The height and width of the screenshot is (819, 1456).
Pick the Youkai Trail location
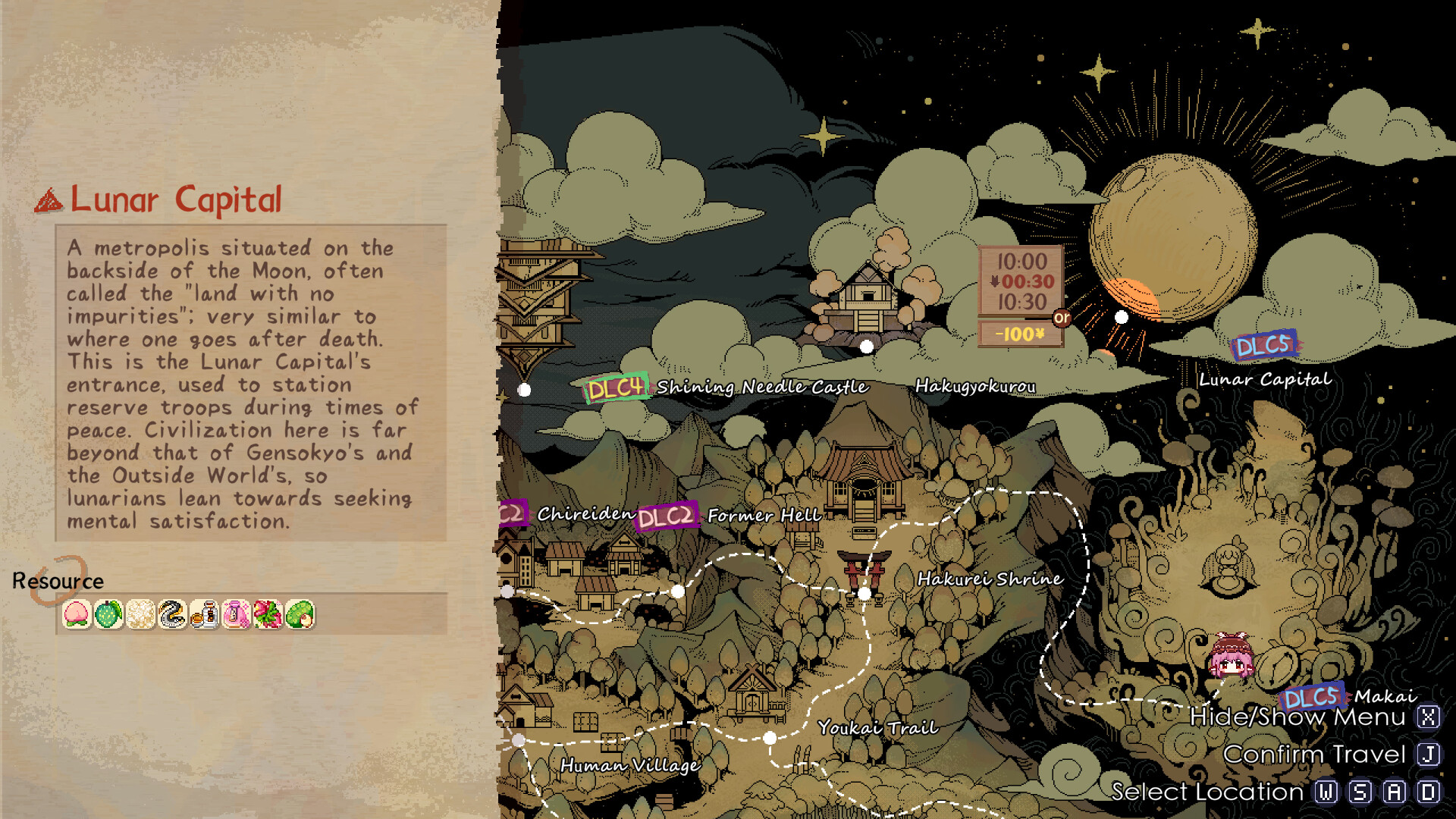(877, 728)
